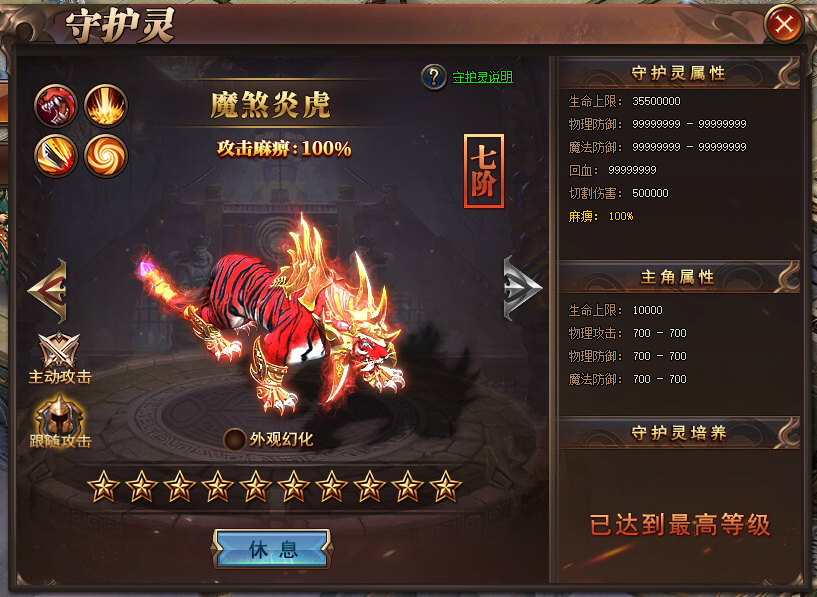Close the 守护灵 guardian spirit window
817x597 pixels.
click(784, 24)
